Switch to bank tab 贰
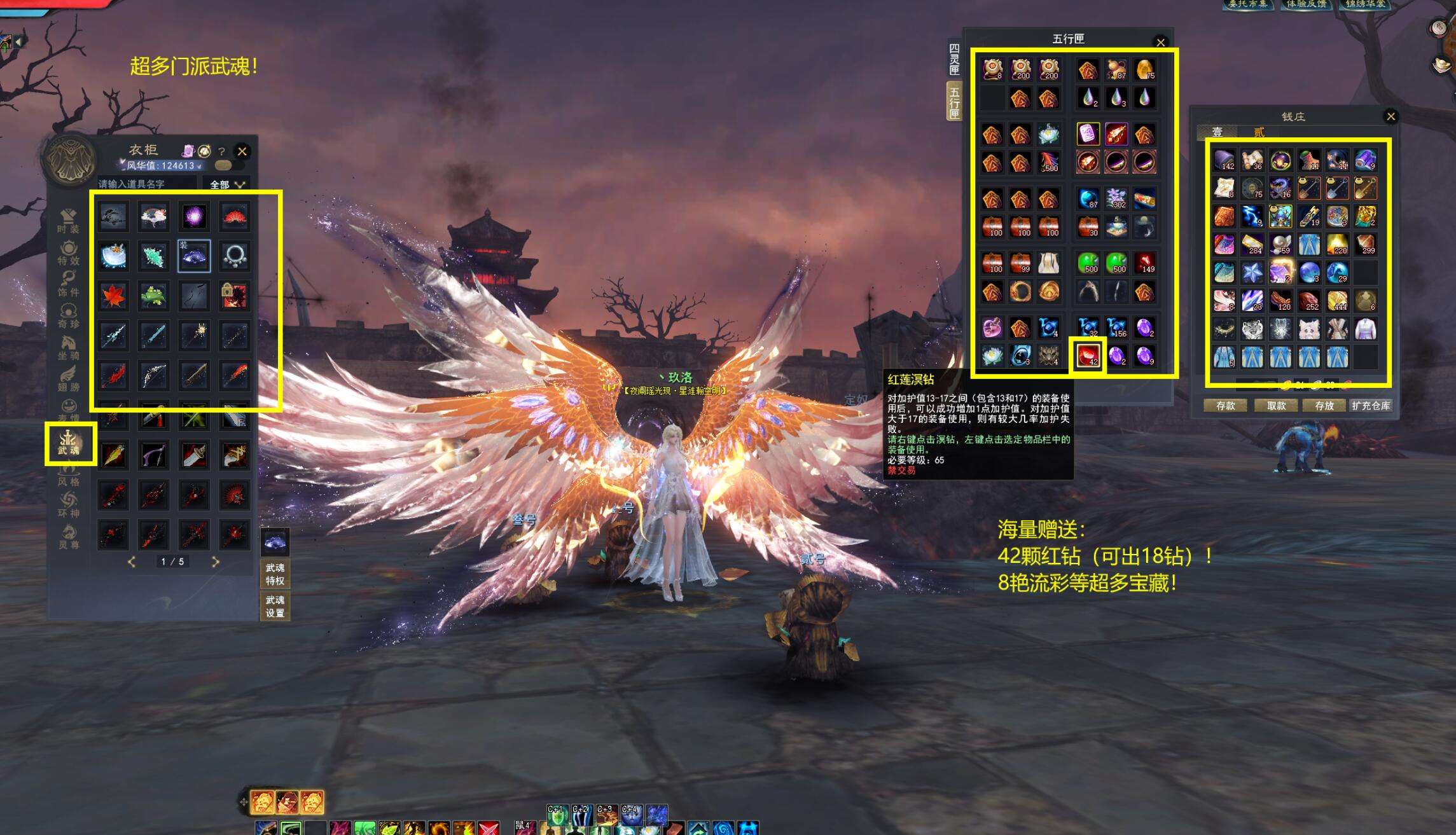1456x835 pixels. [x=1259, y=132]
